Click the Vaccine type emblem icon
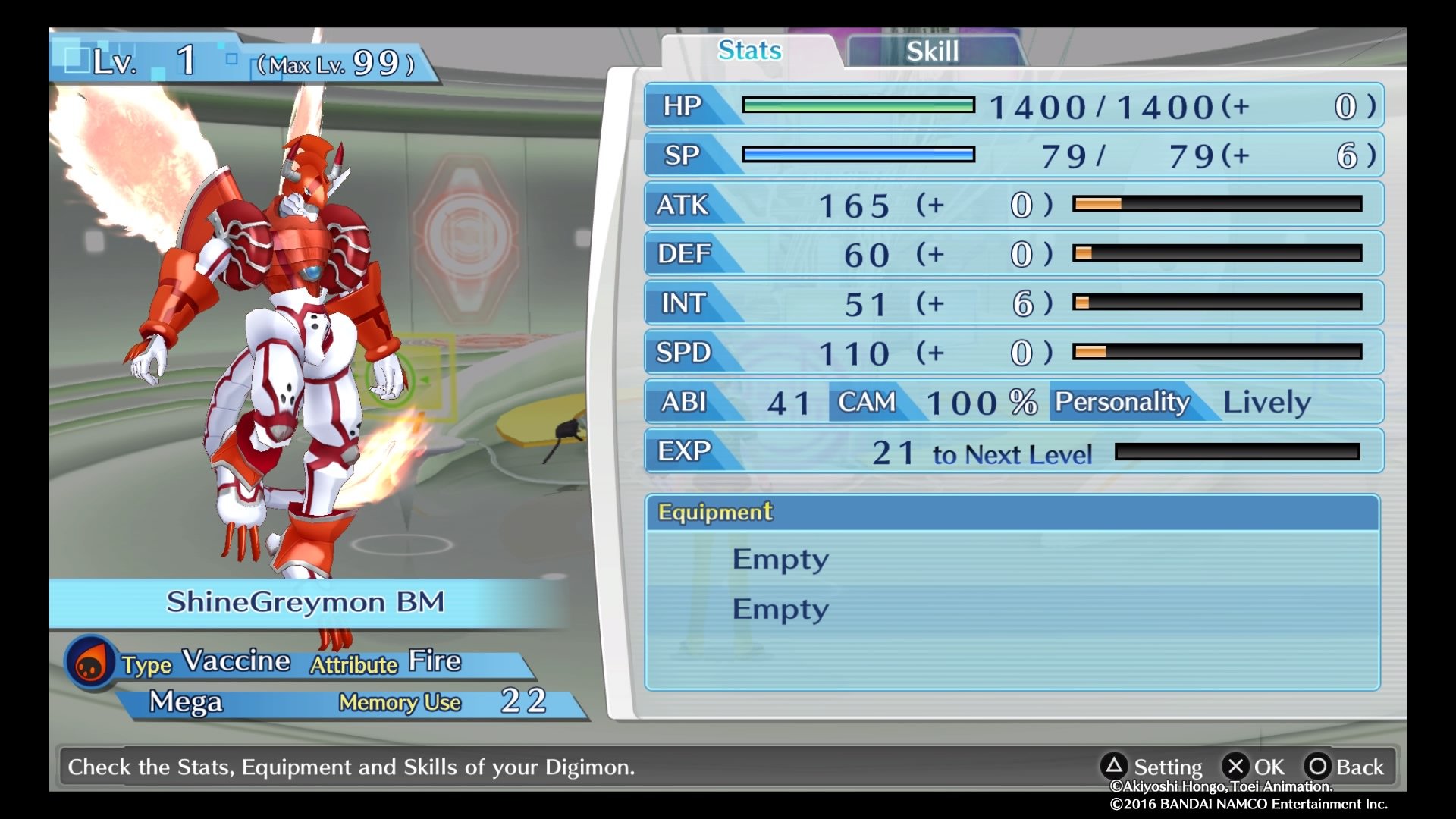 pos(90,661)
